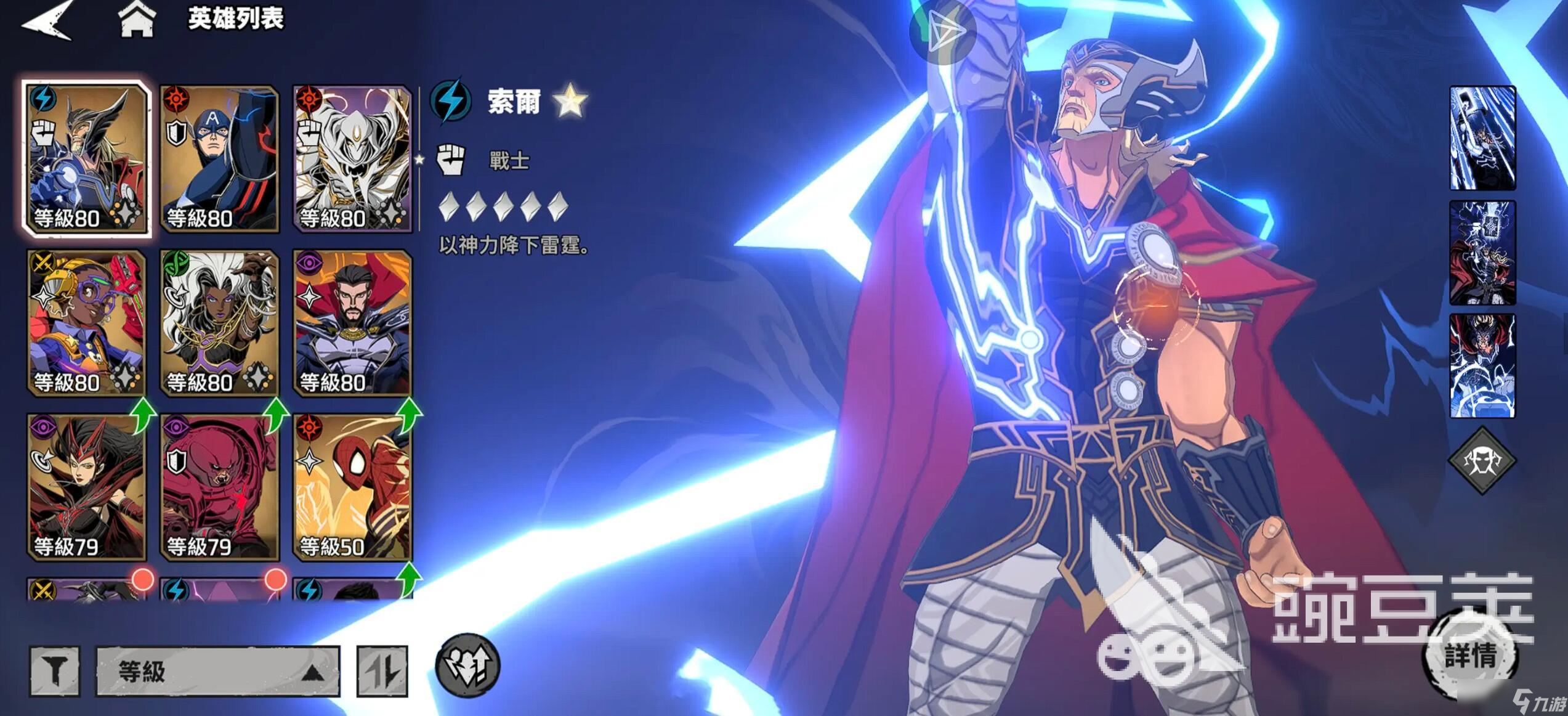This screenshot has height=716, width=1568.
Task: Choose the Doctor Strange hero card
Action: (x=352, y=322)
